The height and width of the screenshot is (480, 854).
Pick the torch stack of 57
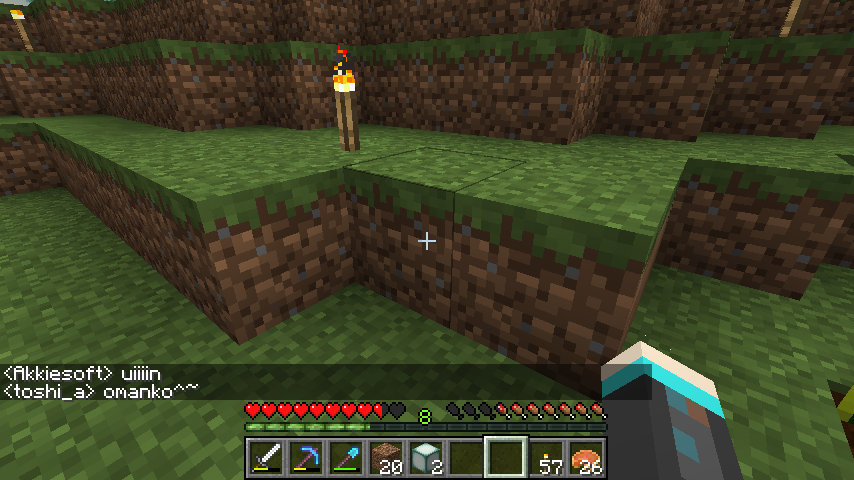(546, 458)
